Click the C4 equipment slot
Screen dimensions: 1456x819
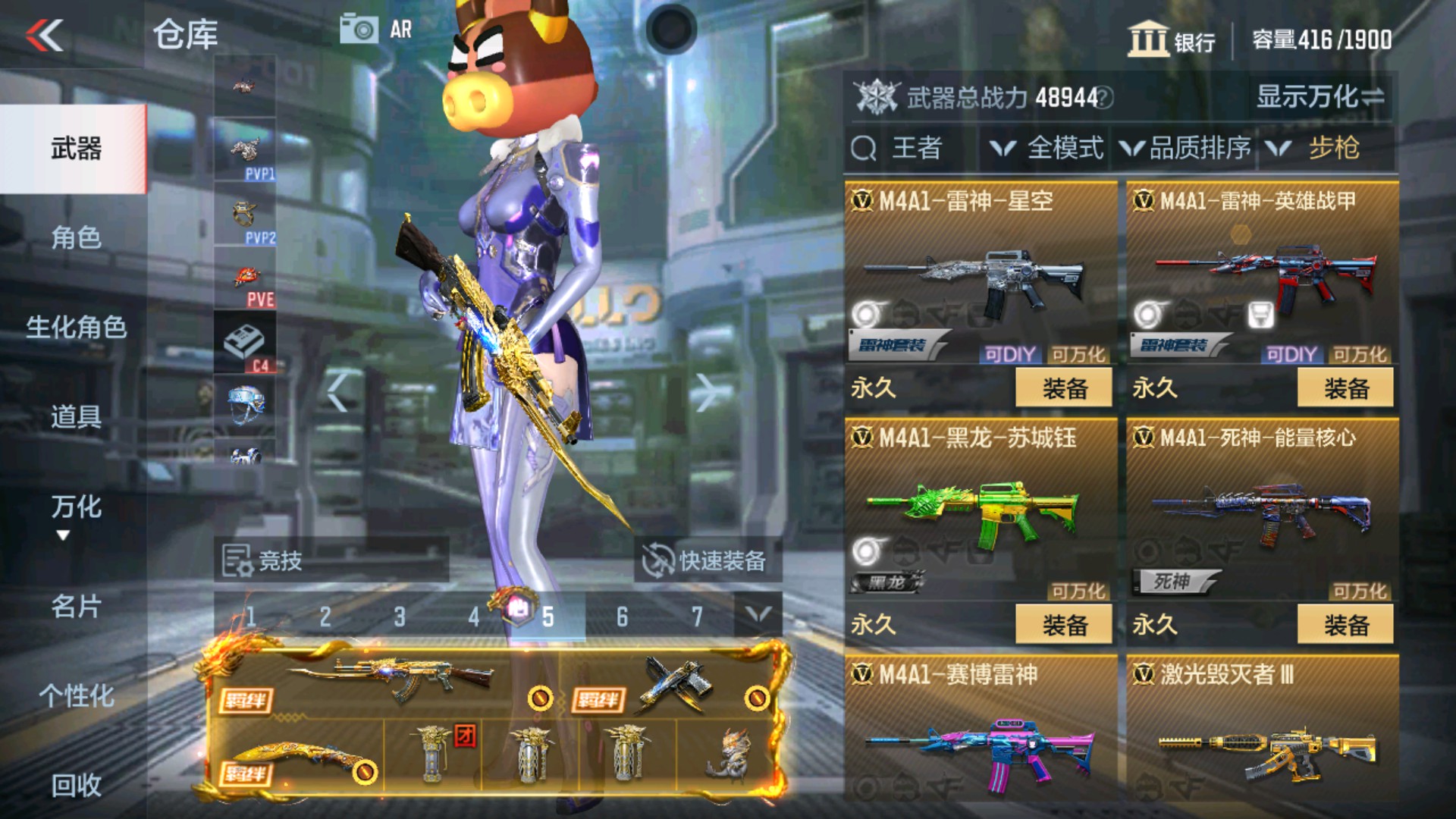(243, 341)
